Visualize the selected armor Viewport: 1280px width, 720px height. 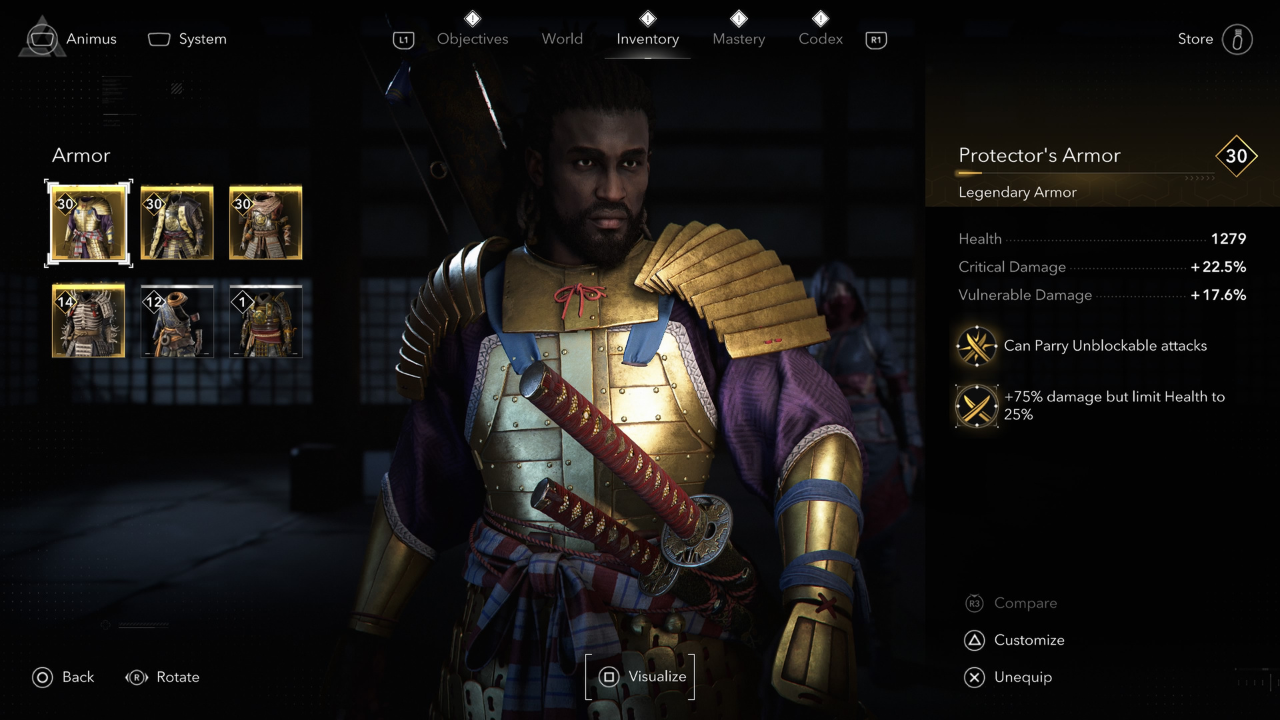[640, 677]
